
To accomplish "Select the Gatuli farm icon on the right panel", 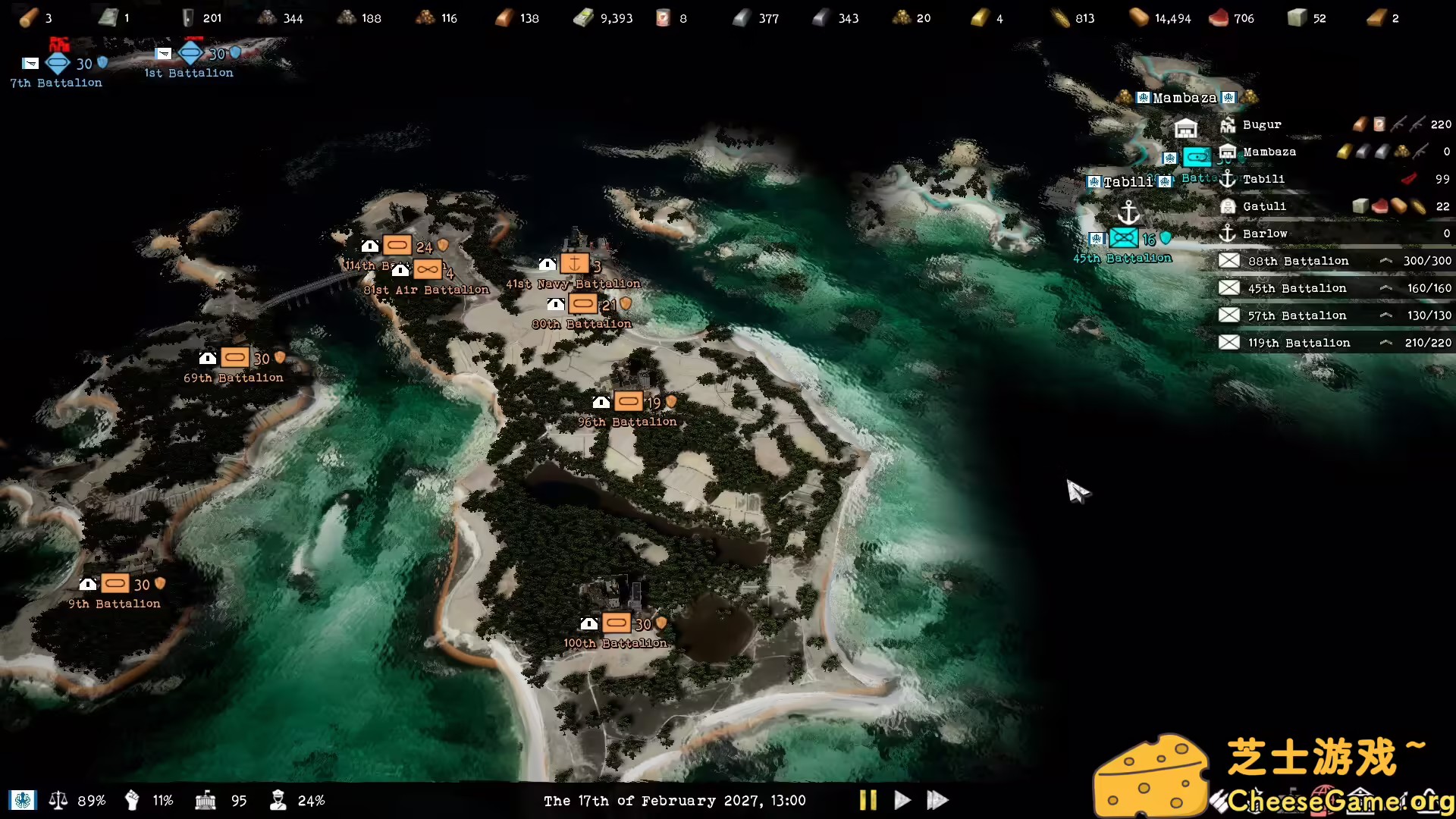I will pyautogui.click(x=1228, y=206).
